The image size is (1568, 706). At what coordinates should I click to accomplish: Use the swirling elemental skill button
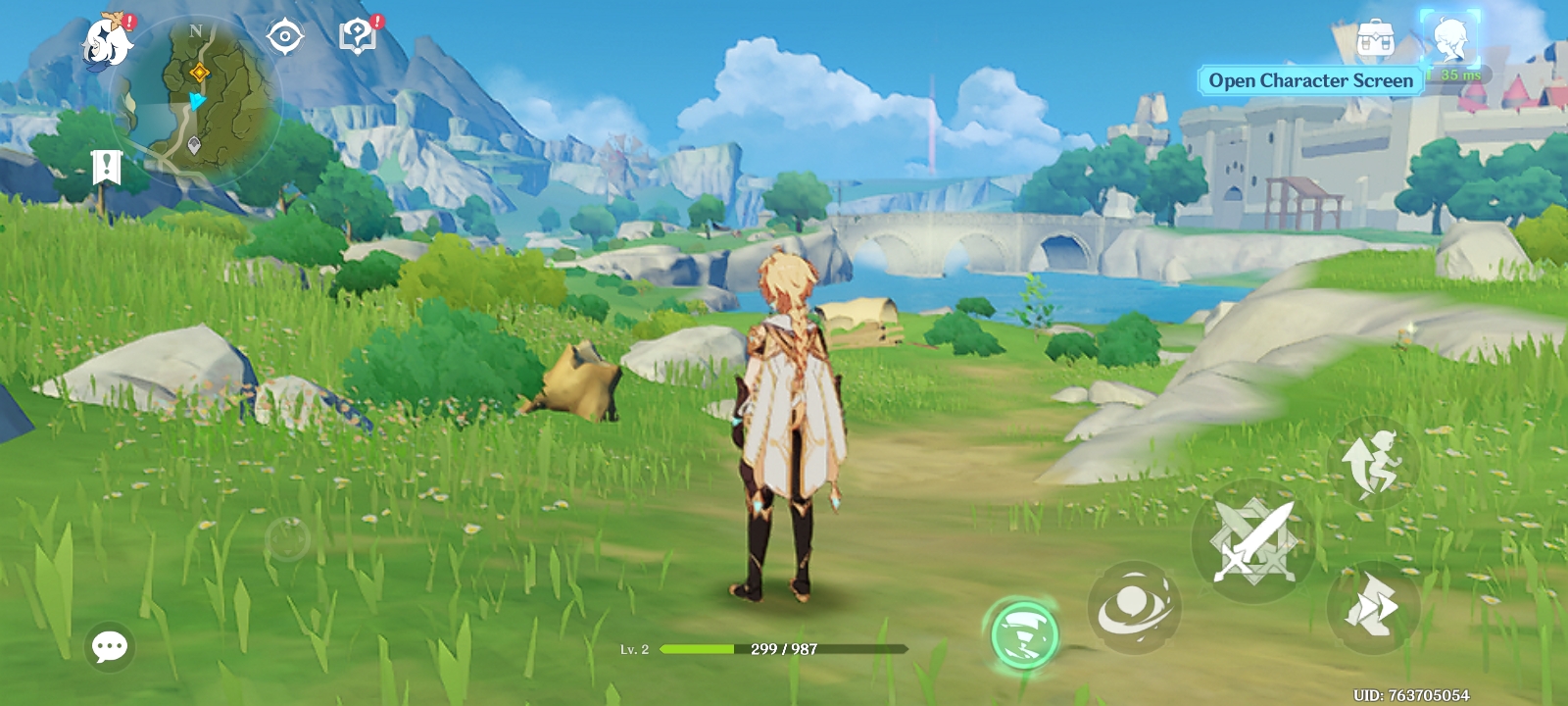tap(1135, 607)
